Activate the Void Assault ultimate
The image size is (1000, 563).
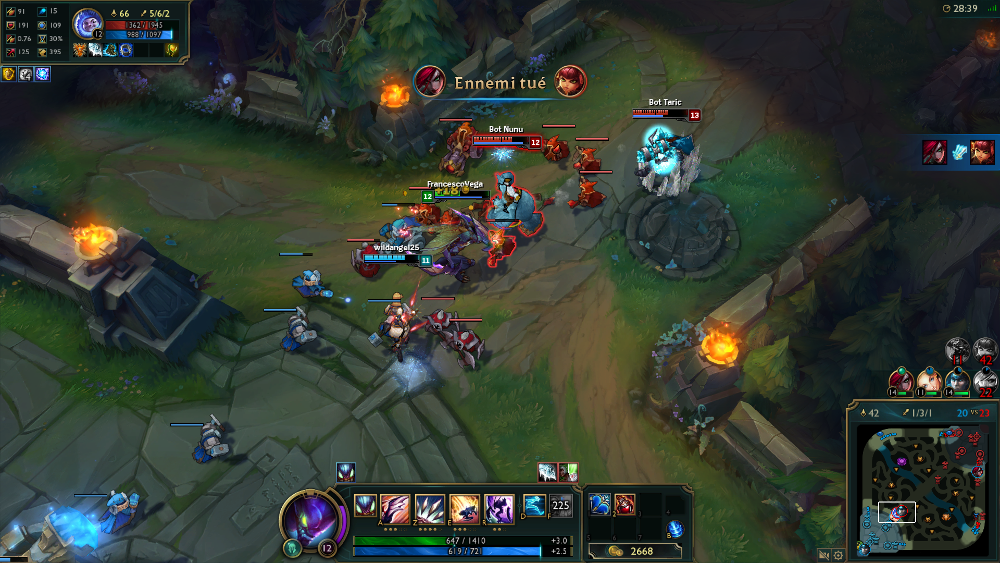tap(498, 506)
